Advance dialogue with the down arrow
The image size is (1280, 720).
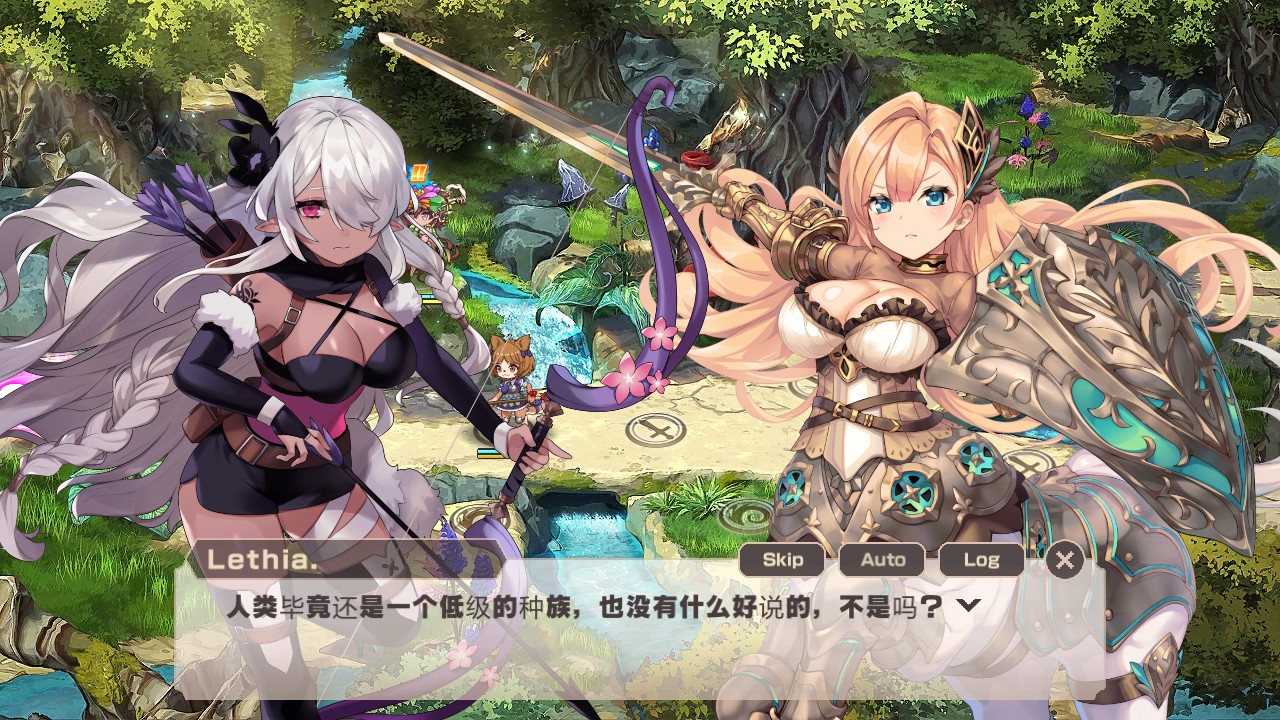click(968, 605)
